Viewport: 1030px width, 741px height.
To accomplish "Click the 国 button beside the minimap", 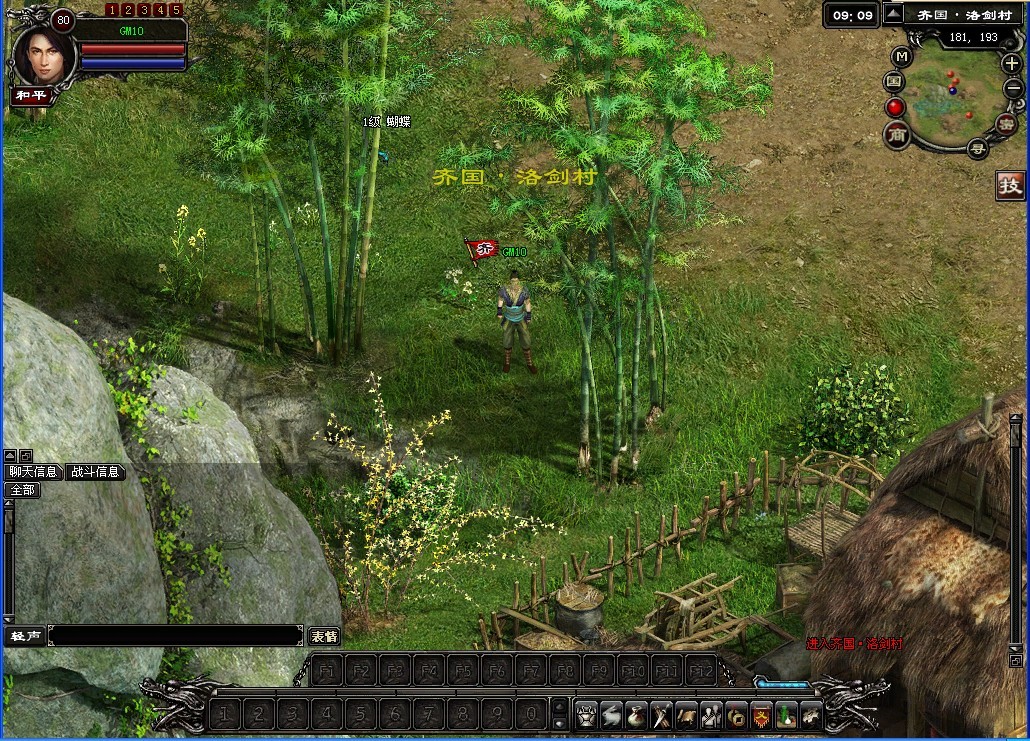I will pyautogui.click(x=894, y=81).
